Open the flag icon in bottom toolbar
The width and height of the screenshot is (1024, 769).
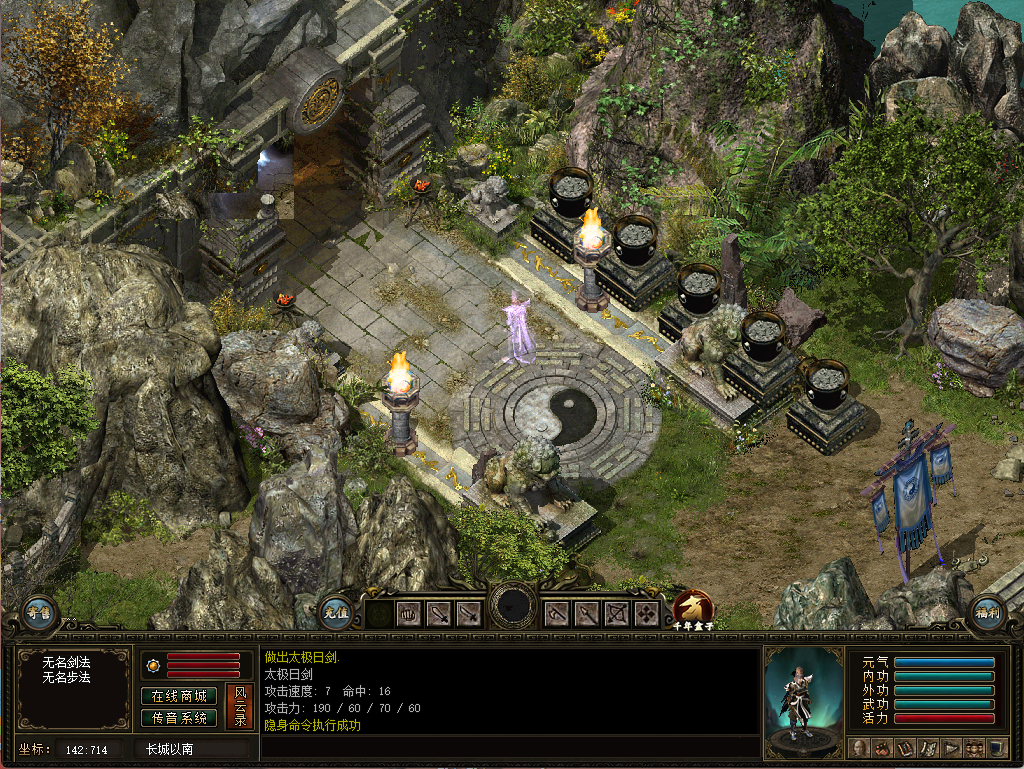click(x=951, y=747)
